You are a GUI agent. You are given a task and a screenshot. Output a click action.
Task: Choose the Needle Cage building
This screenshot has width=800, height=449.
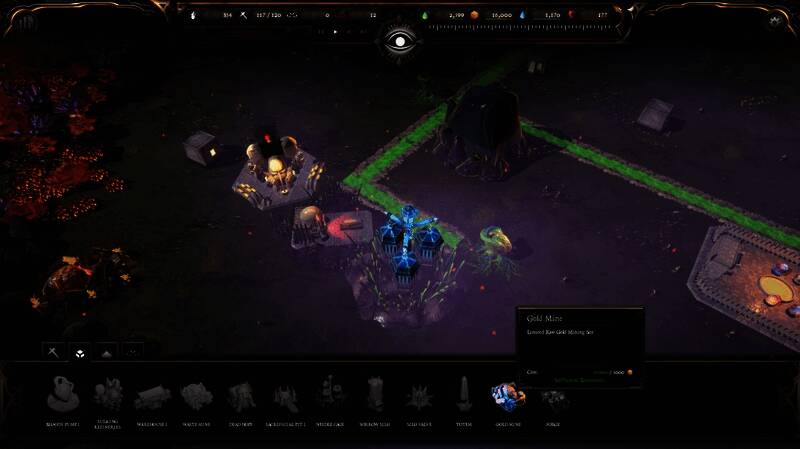tap(329, 395)
